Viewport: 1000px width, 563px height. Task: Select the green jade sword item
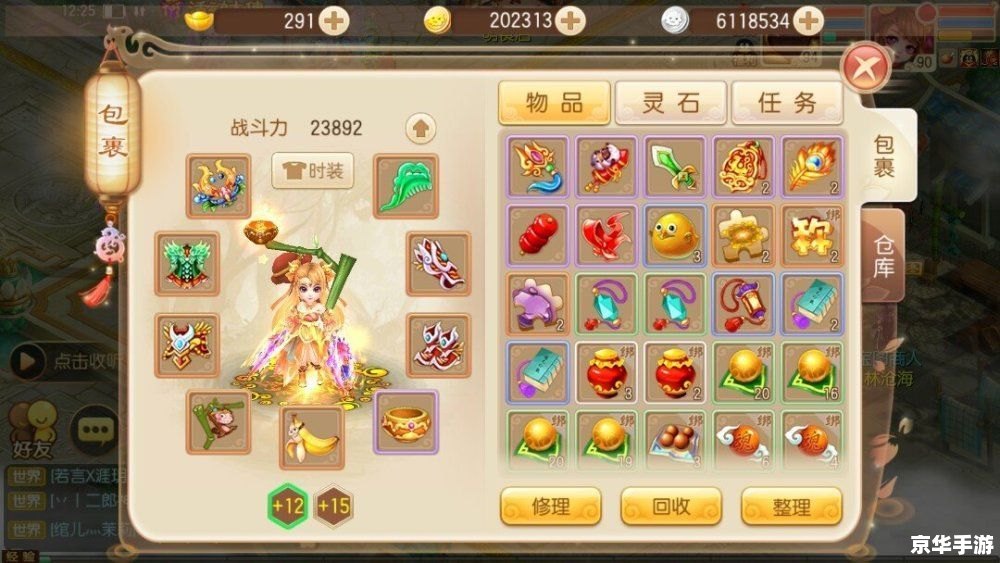click(x=675, y=167)
